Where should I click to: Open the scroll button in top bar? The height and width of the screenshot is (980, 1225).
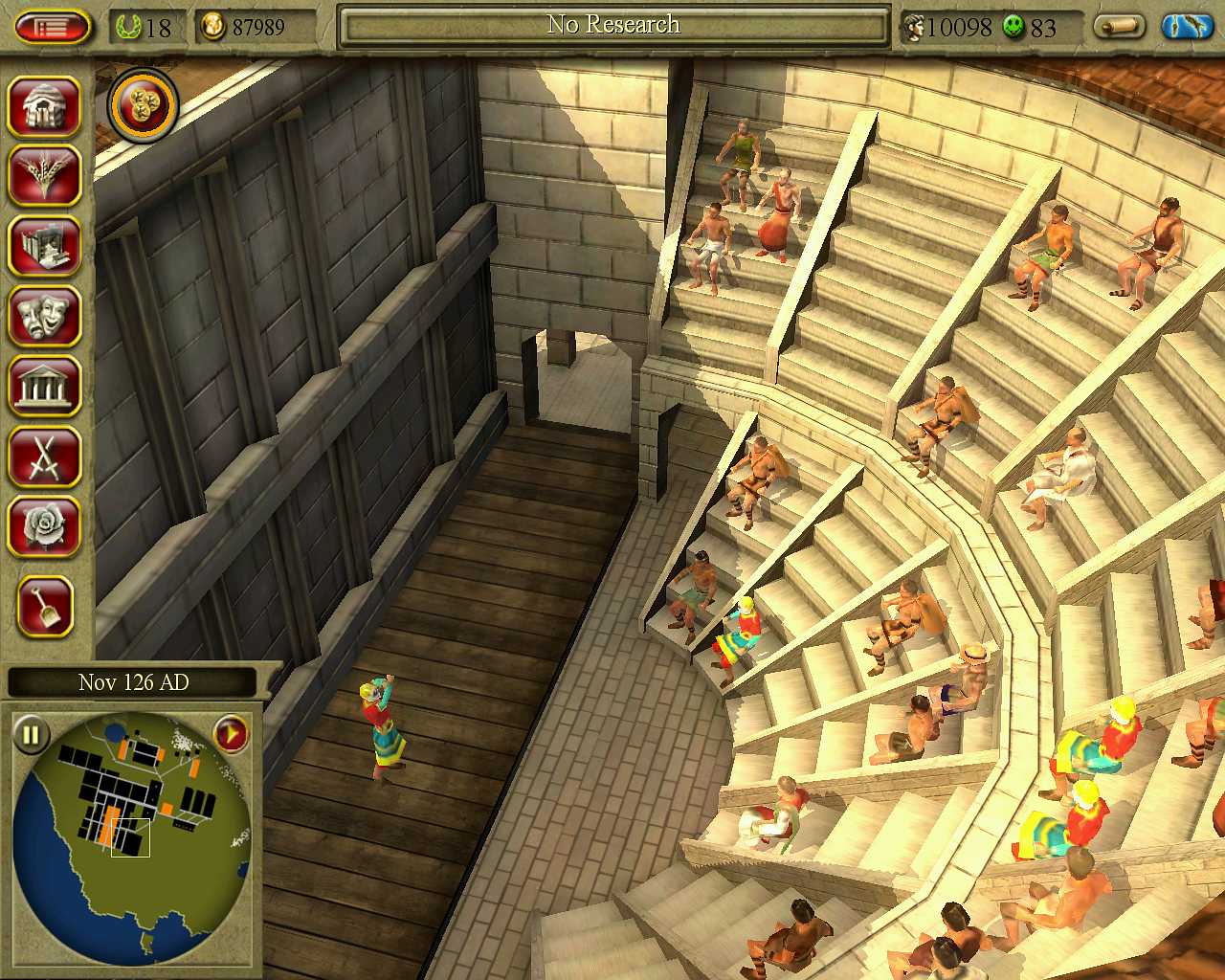pos(1118,26)
